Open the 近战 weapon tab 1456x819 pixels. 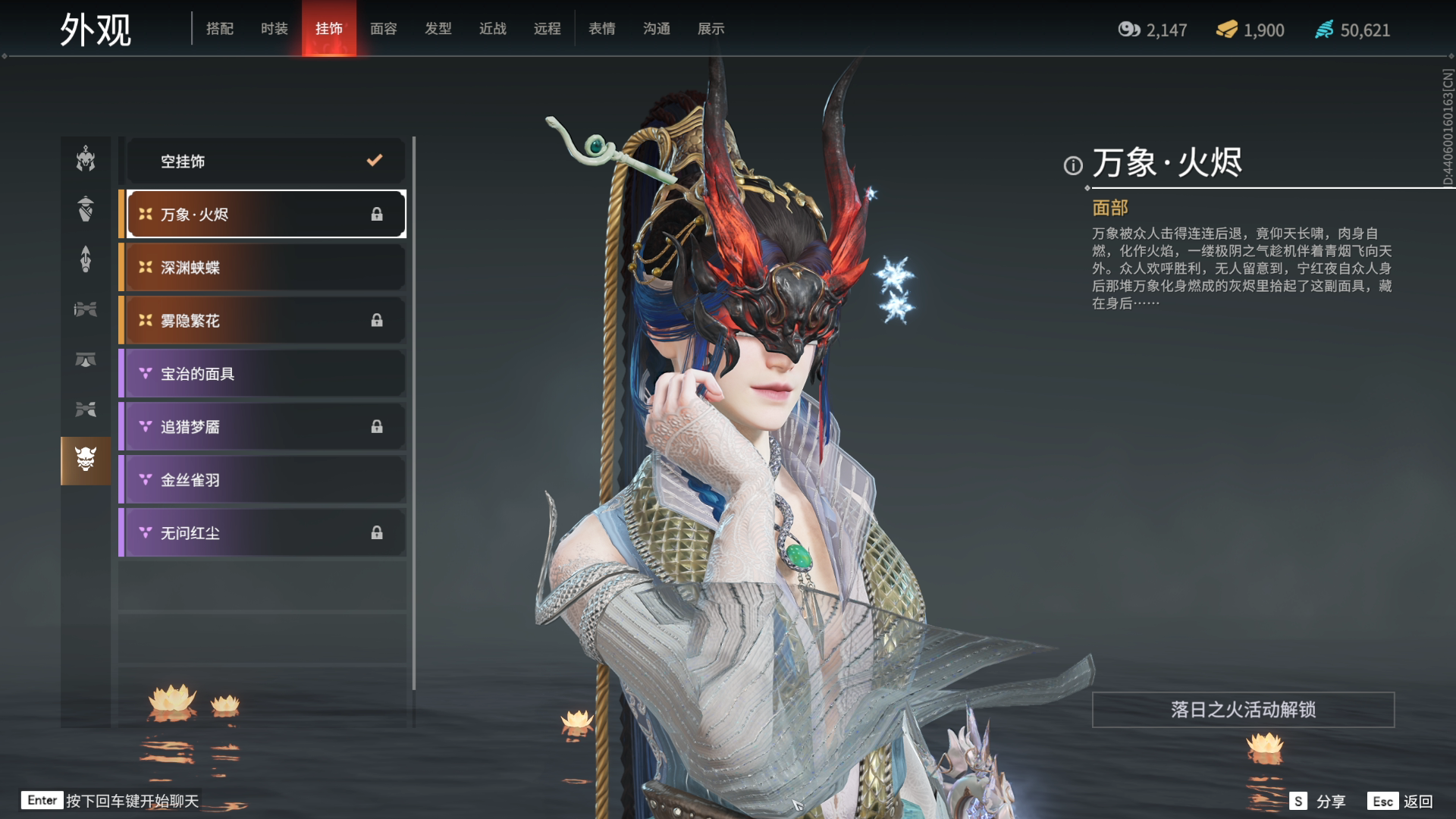tap(492, 29)
